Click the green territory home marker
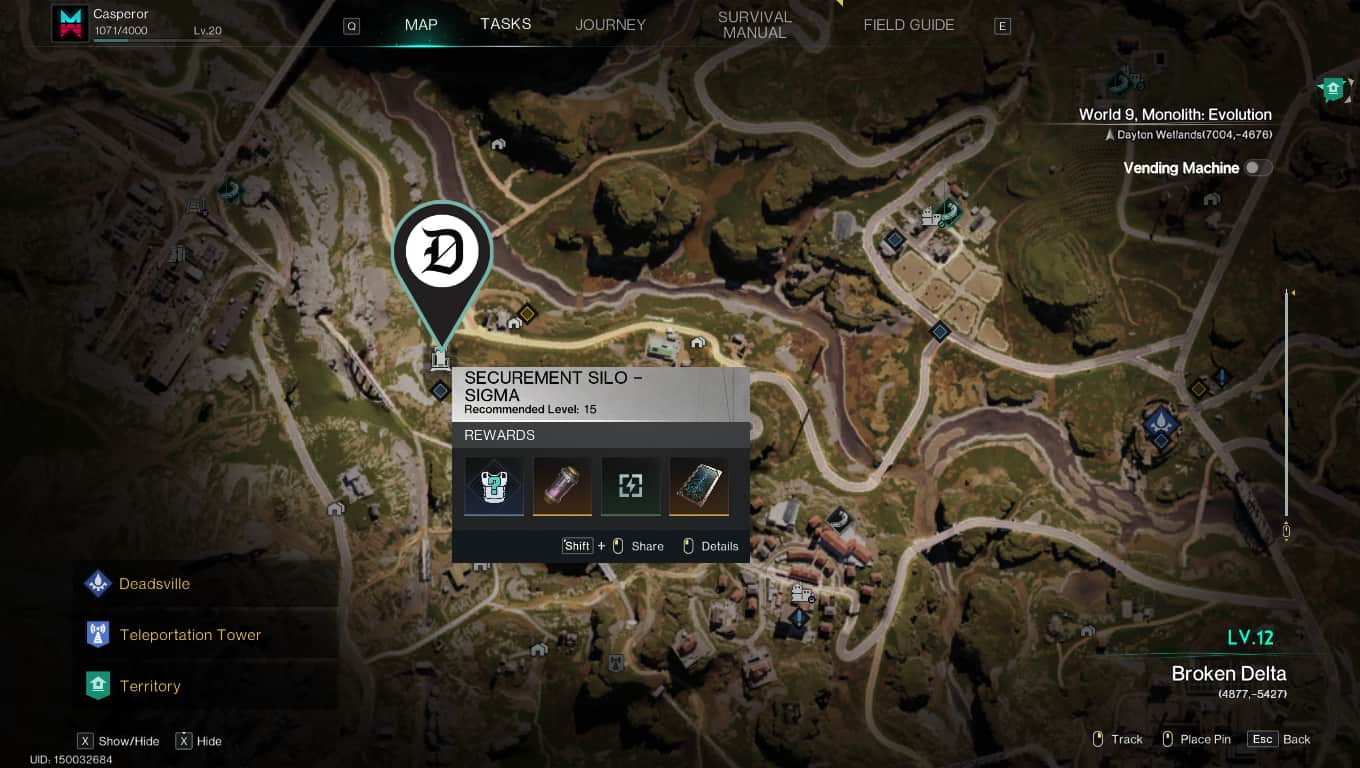 (x=1331, y=90)
